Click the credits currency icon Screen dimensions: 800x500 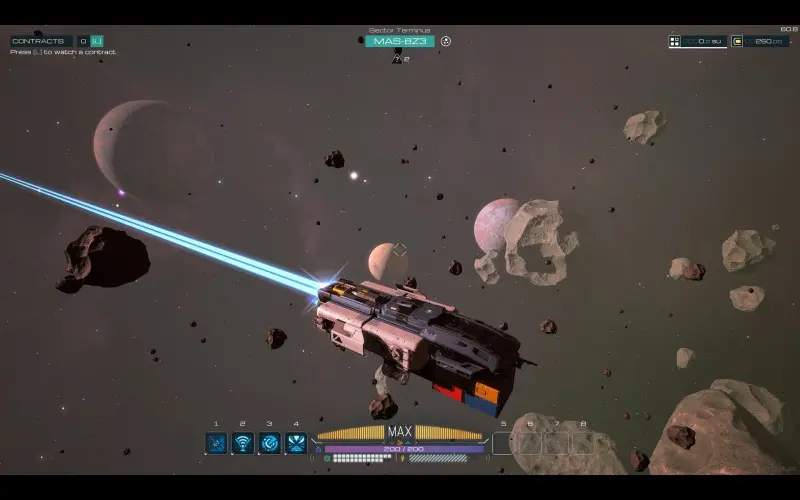click(738, 41)
